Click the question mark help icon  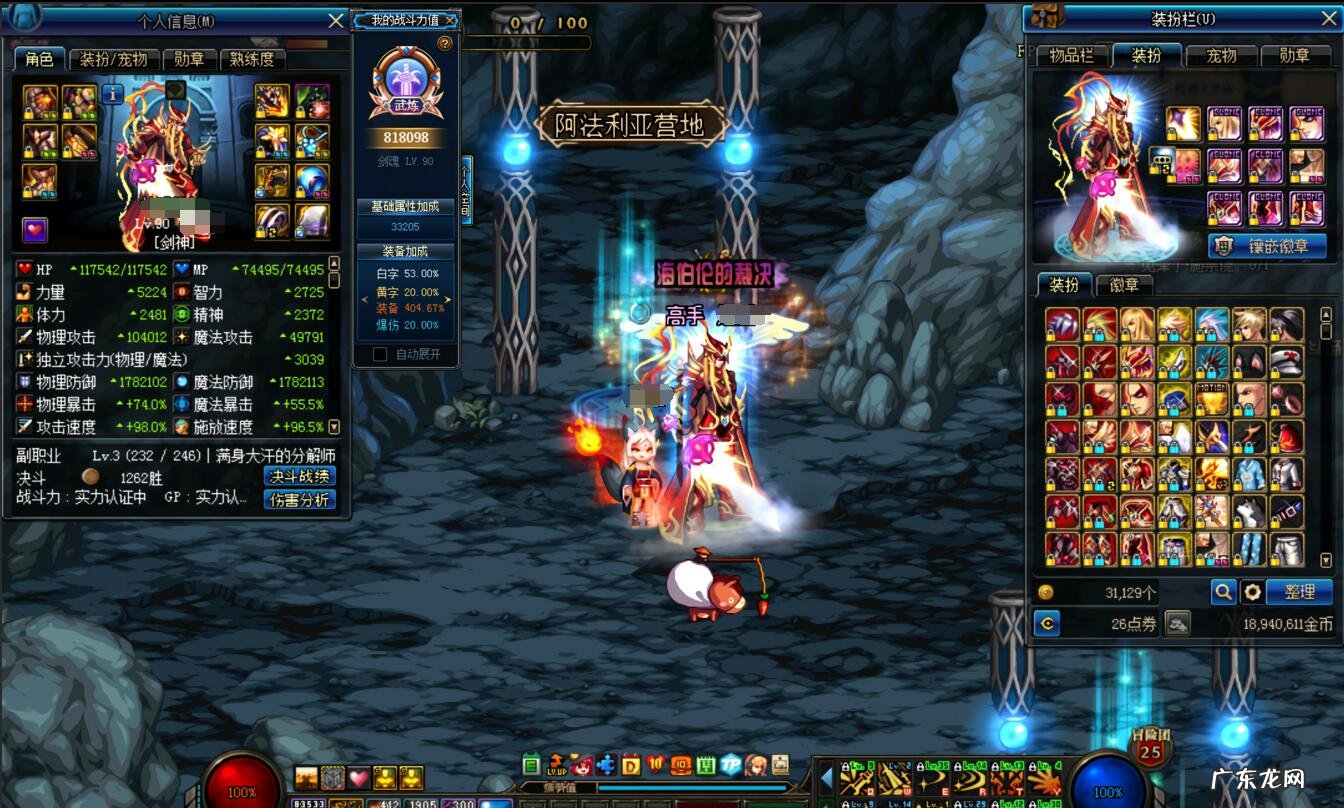coord(445,43)
